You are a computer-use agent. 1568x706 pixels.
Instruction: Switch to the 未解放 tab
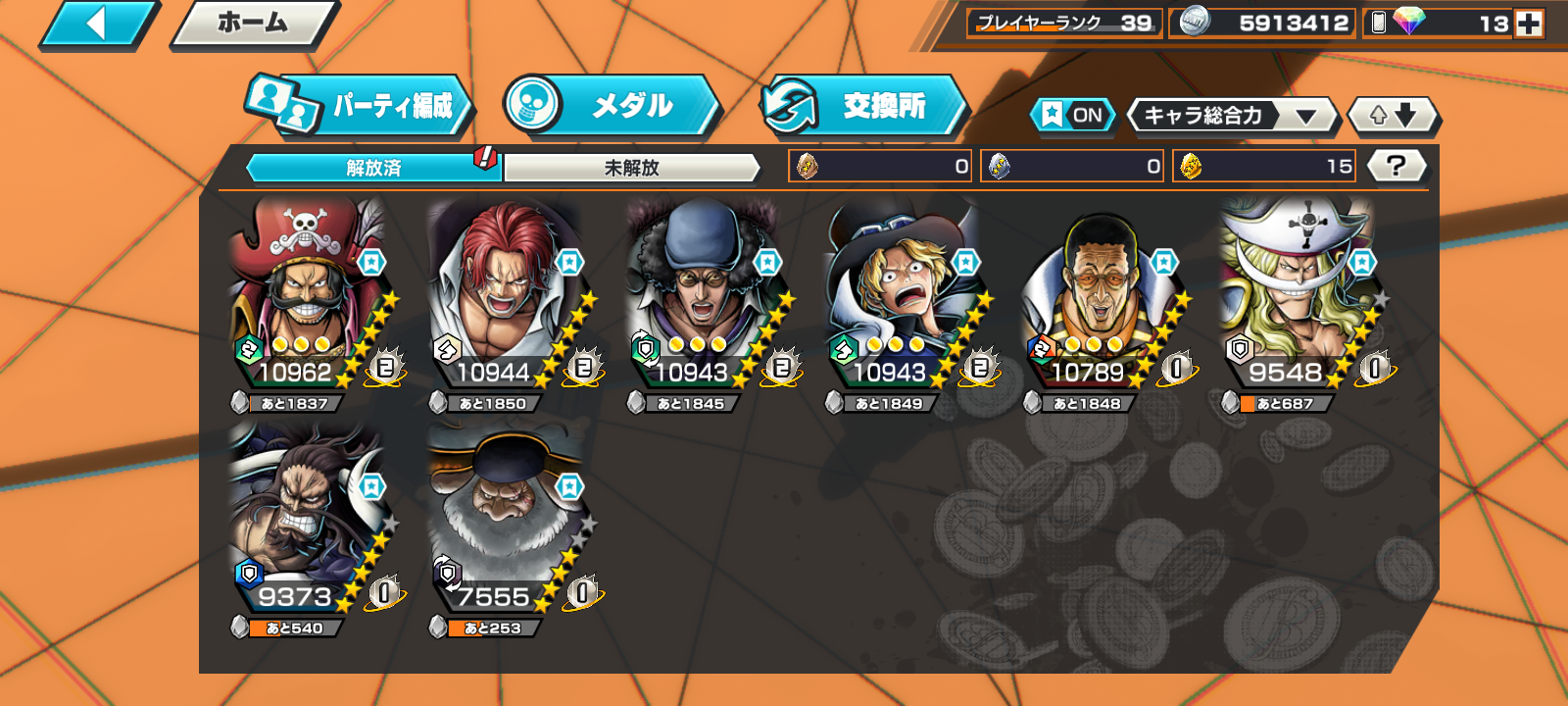click(631, 168)
